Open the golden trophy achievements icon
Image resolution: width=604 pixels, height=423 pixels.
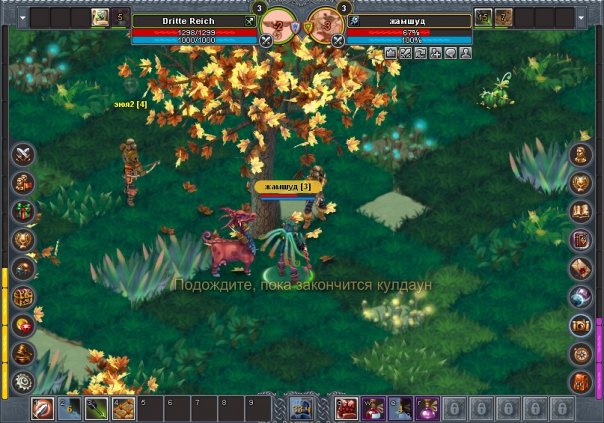[x=24, y=239]
